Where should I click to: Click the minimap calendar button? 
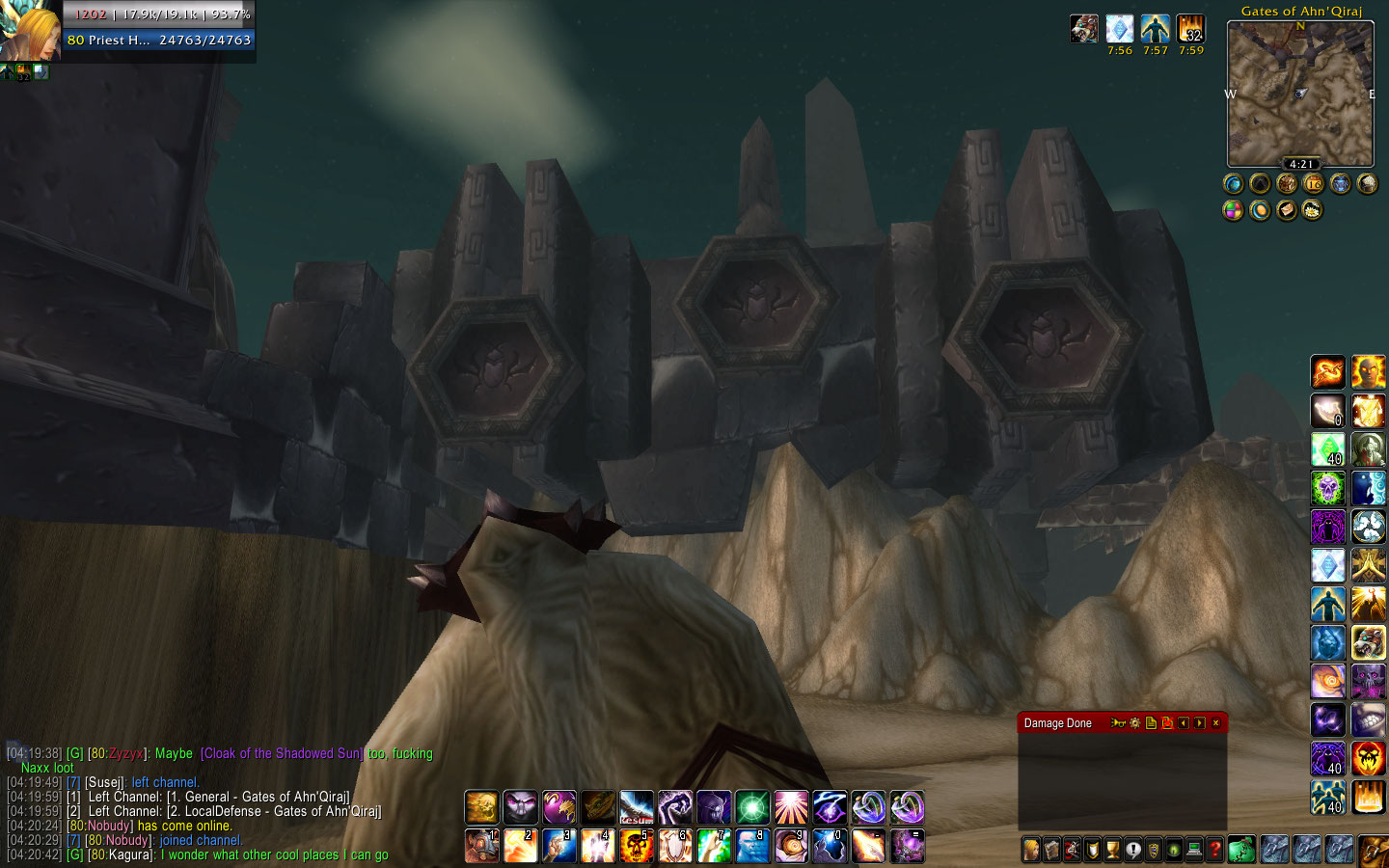pyautogui.click(x=1314, y=183)
